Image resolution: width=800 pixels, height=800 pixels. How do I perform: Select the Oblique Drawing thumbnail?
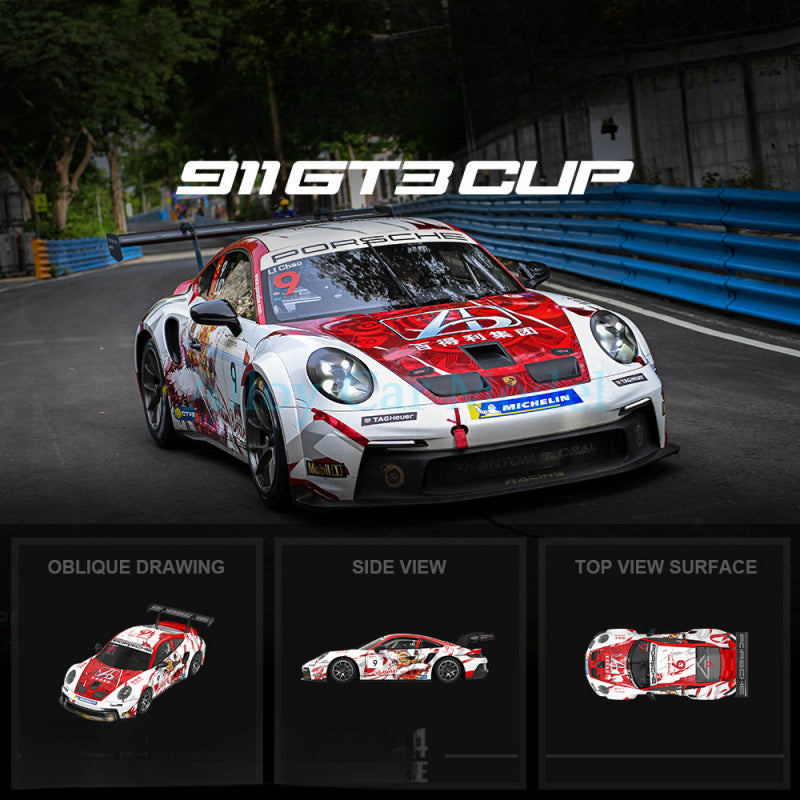click(136, 662)
